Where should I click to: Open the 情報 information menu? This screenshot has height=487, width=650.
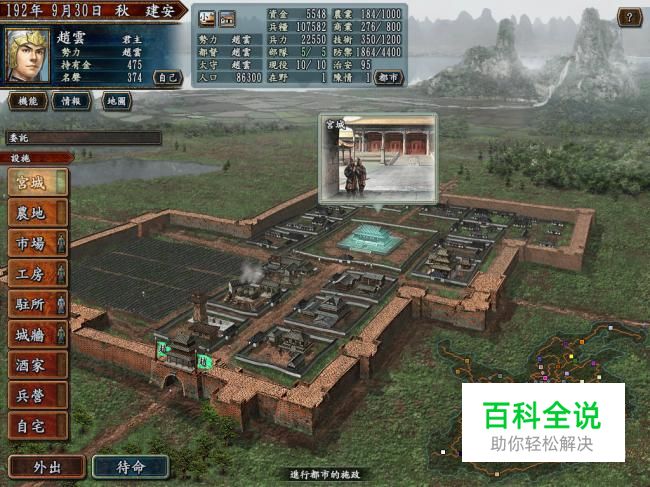pos(70,101)
